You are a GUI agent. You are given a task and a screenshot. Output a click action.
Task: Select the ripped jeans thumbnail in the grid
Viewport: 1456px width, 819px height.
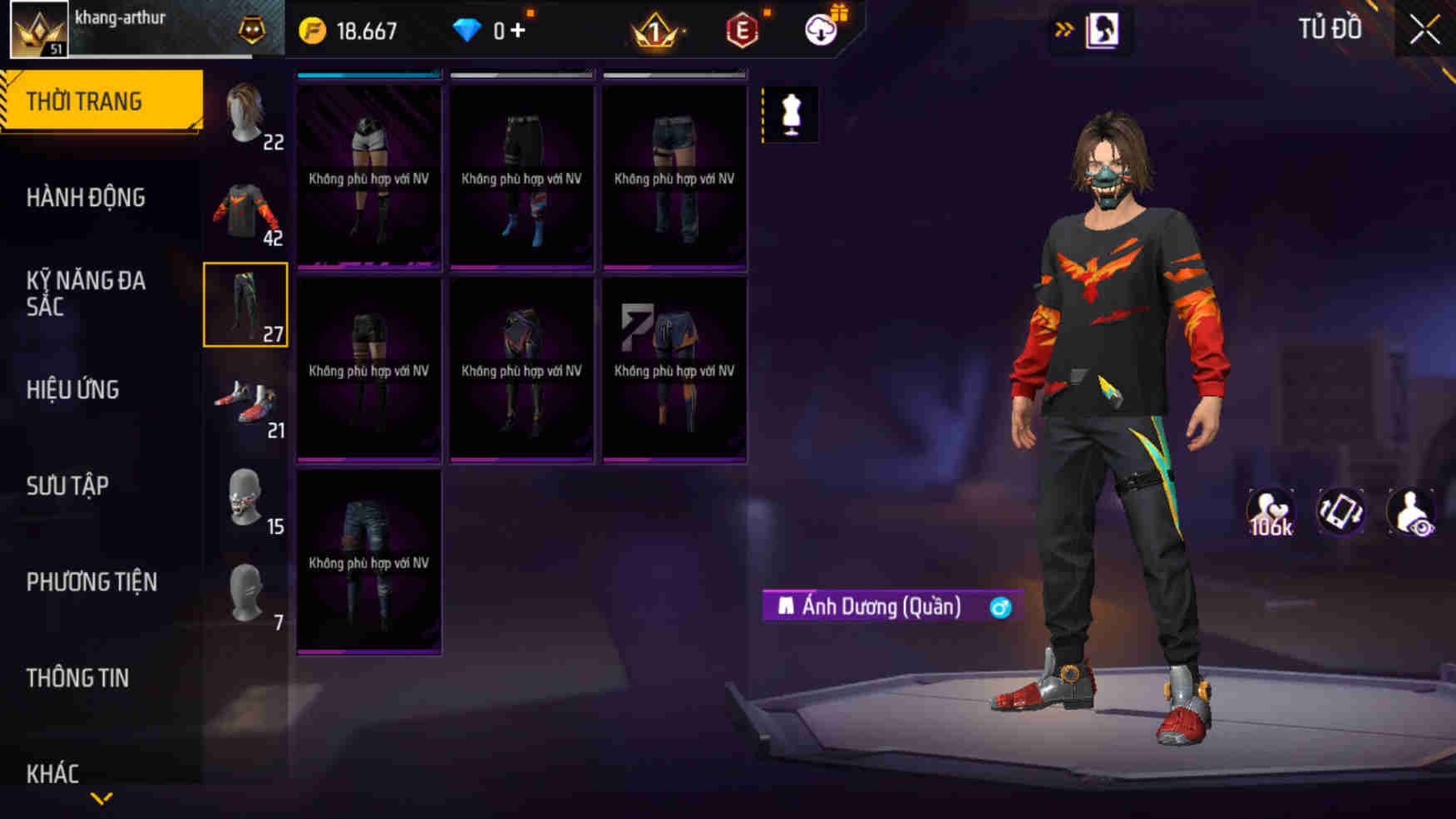pyautogui.click(x=368, y=561)
